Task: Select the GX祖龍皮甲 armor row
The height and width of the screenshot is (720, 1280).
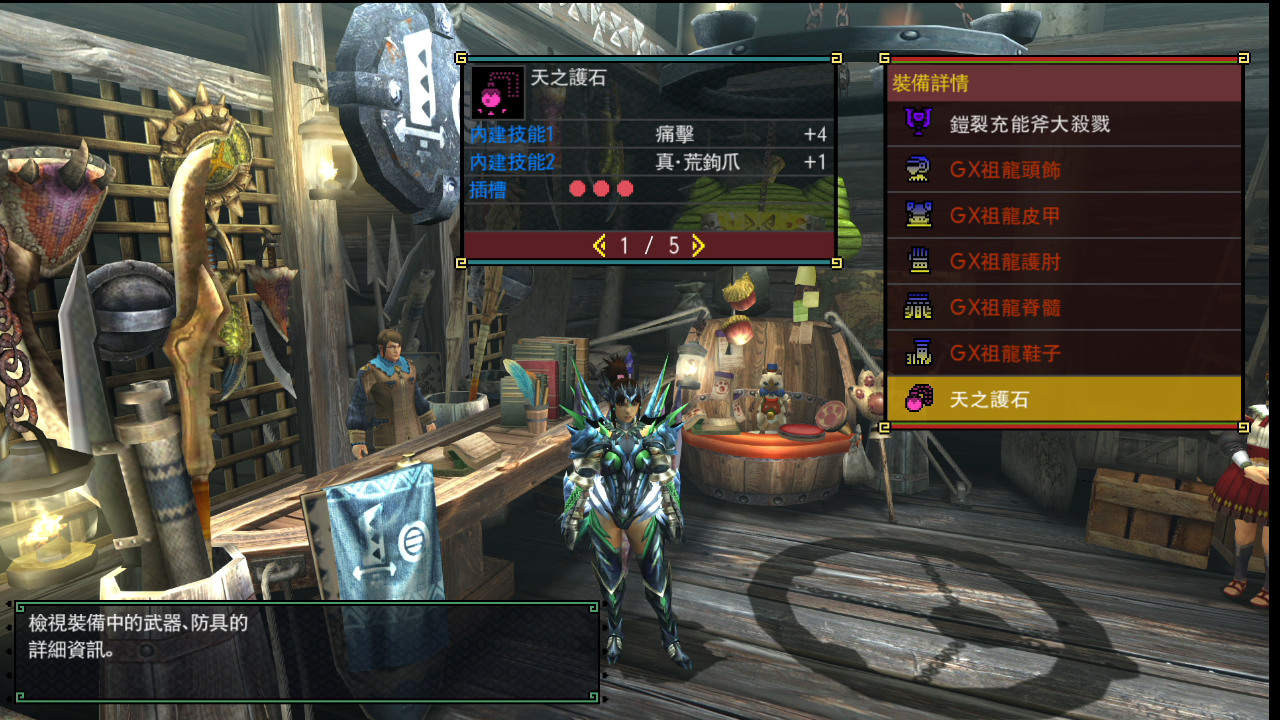Action: [x=1063, y=216]
